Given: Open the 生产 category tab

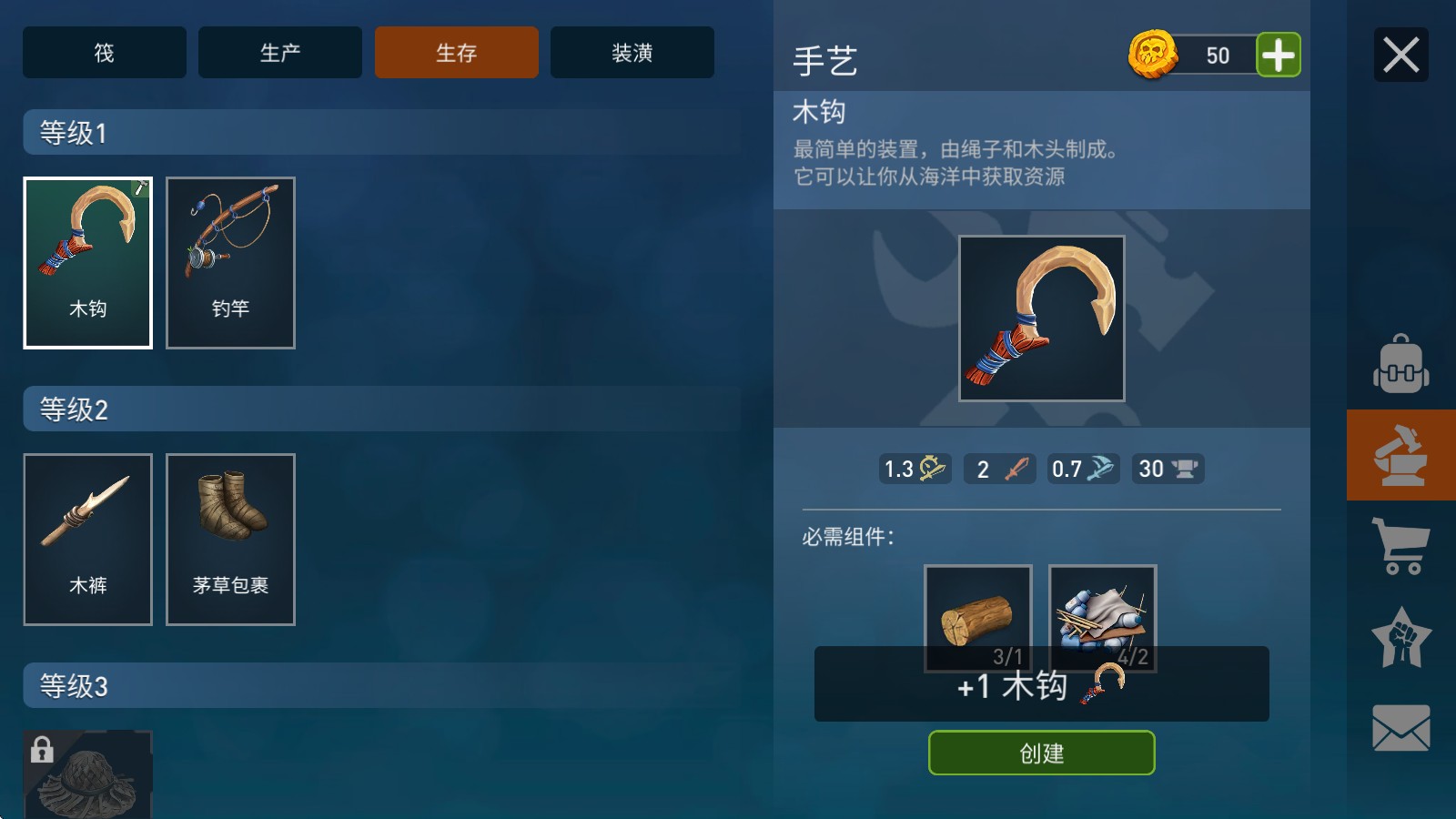Looking at the screenshot, I should coord(279,53).
